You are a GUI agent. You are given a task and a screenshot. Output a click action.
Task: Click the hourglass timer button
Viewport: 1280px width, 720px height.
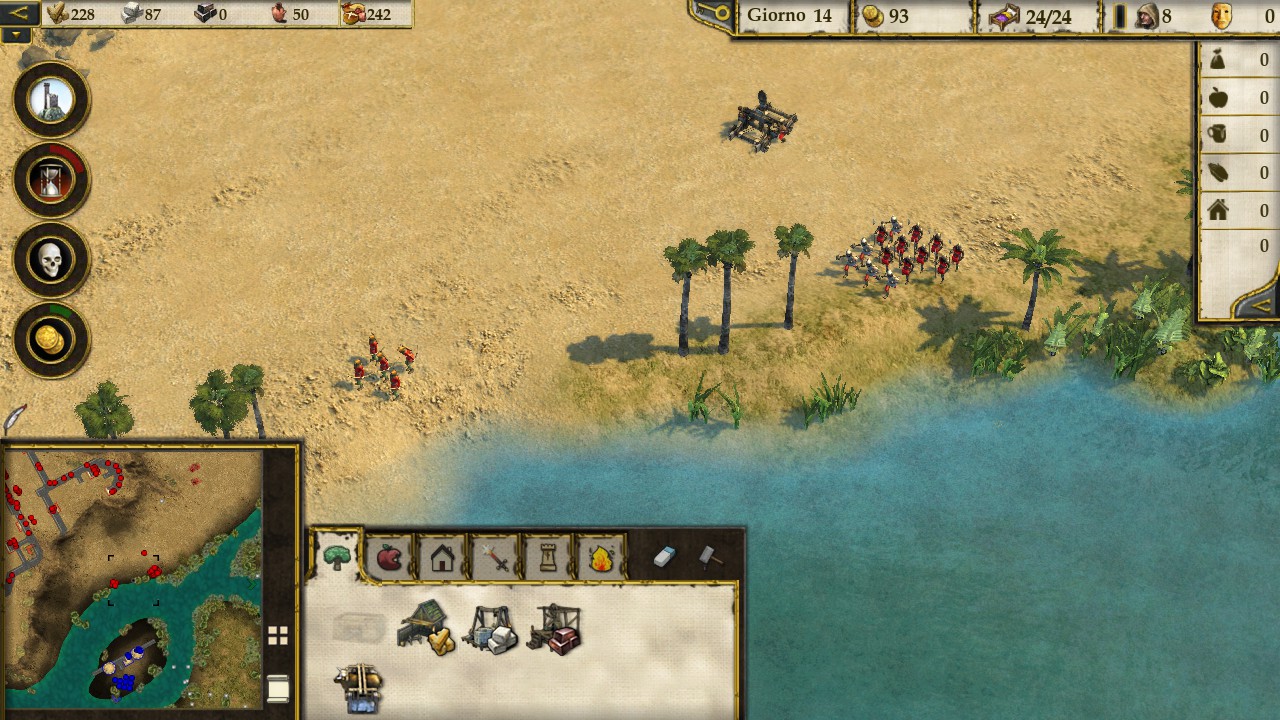[51, 180]
